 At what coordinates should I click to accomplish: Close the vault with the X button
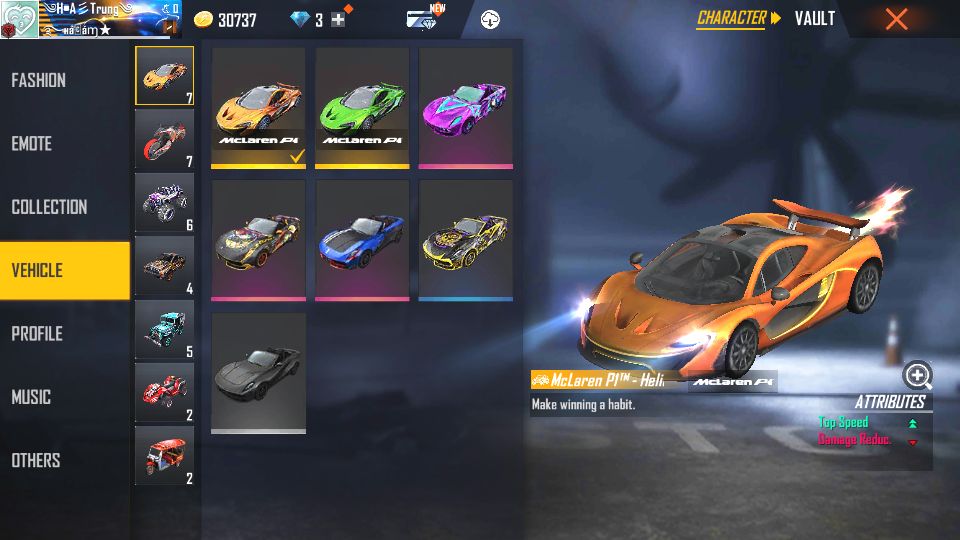[897, 19]
